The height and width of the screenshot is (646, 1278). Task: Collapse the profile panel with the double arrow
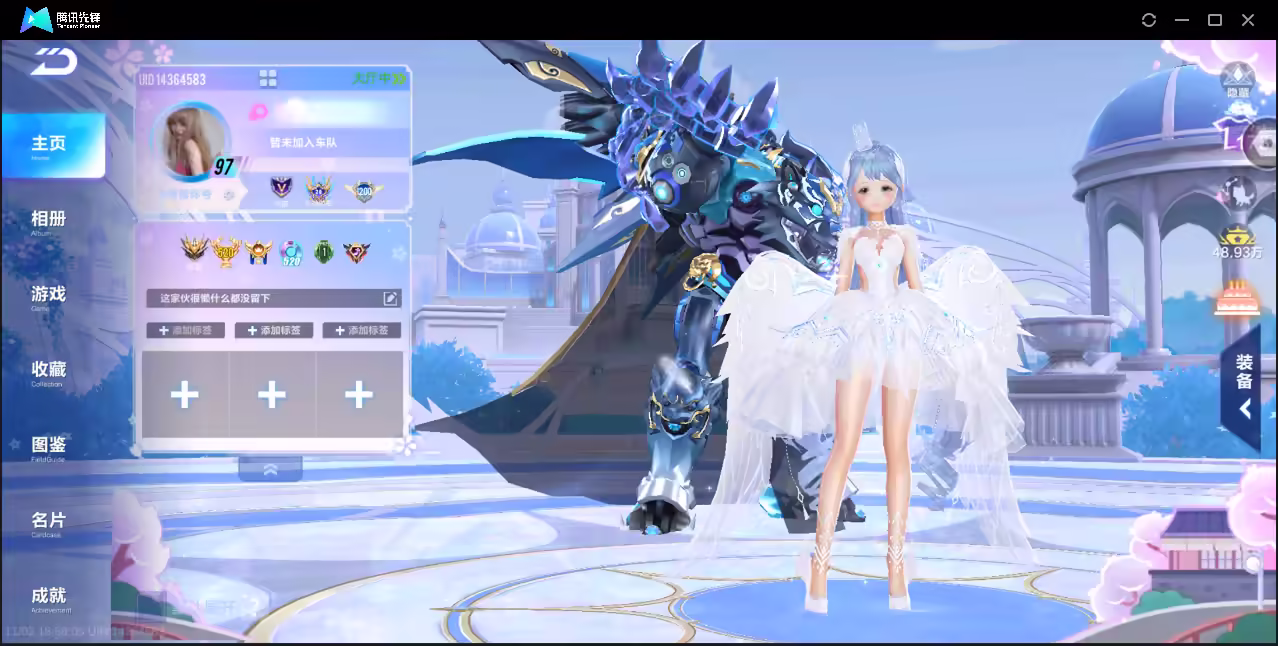270,469
